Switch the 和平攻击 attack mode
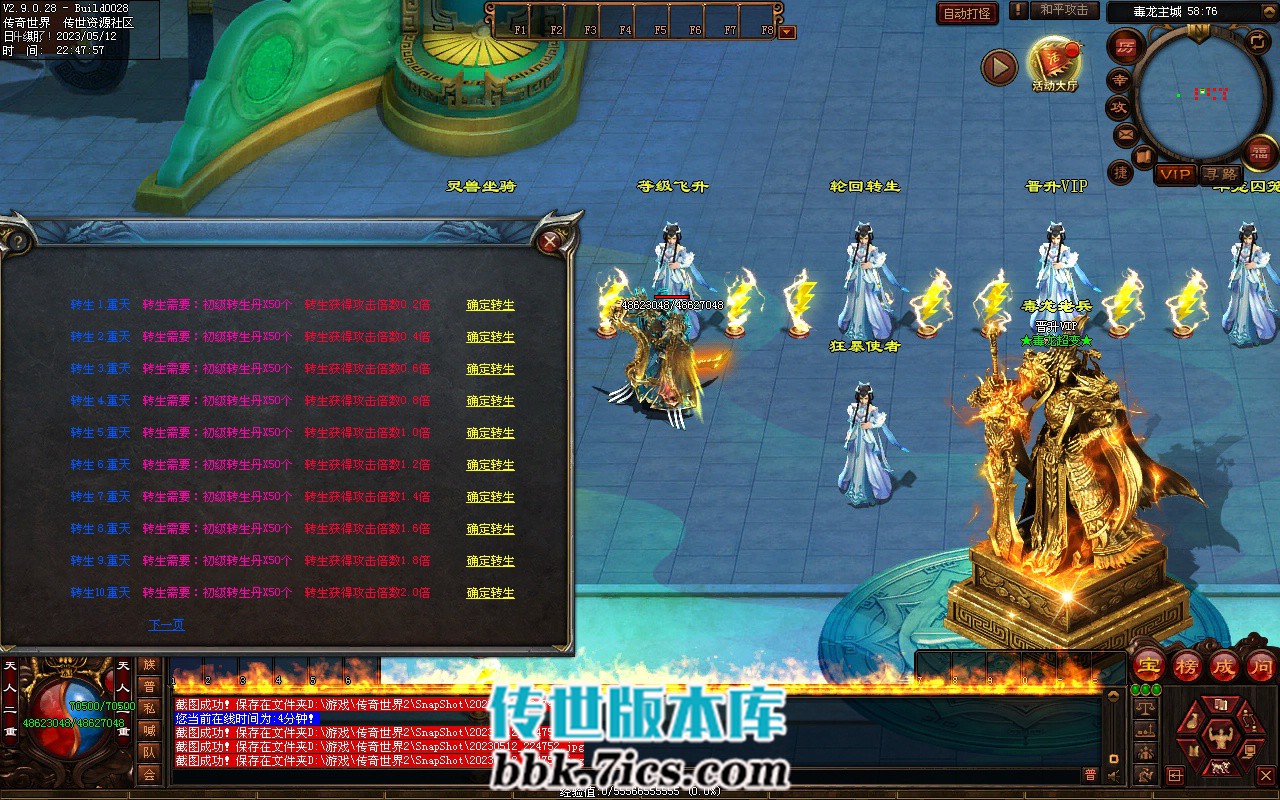1280x800 pixels. click(x=1064, y=10)
